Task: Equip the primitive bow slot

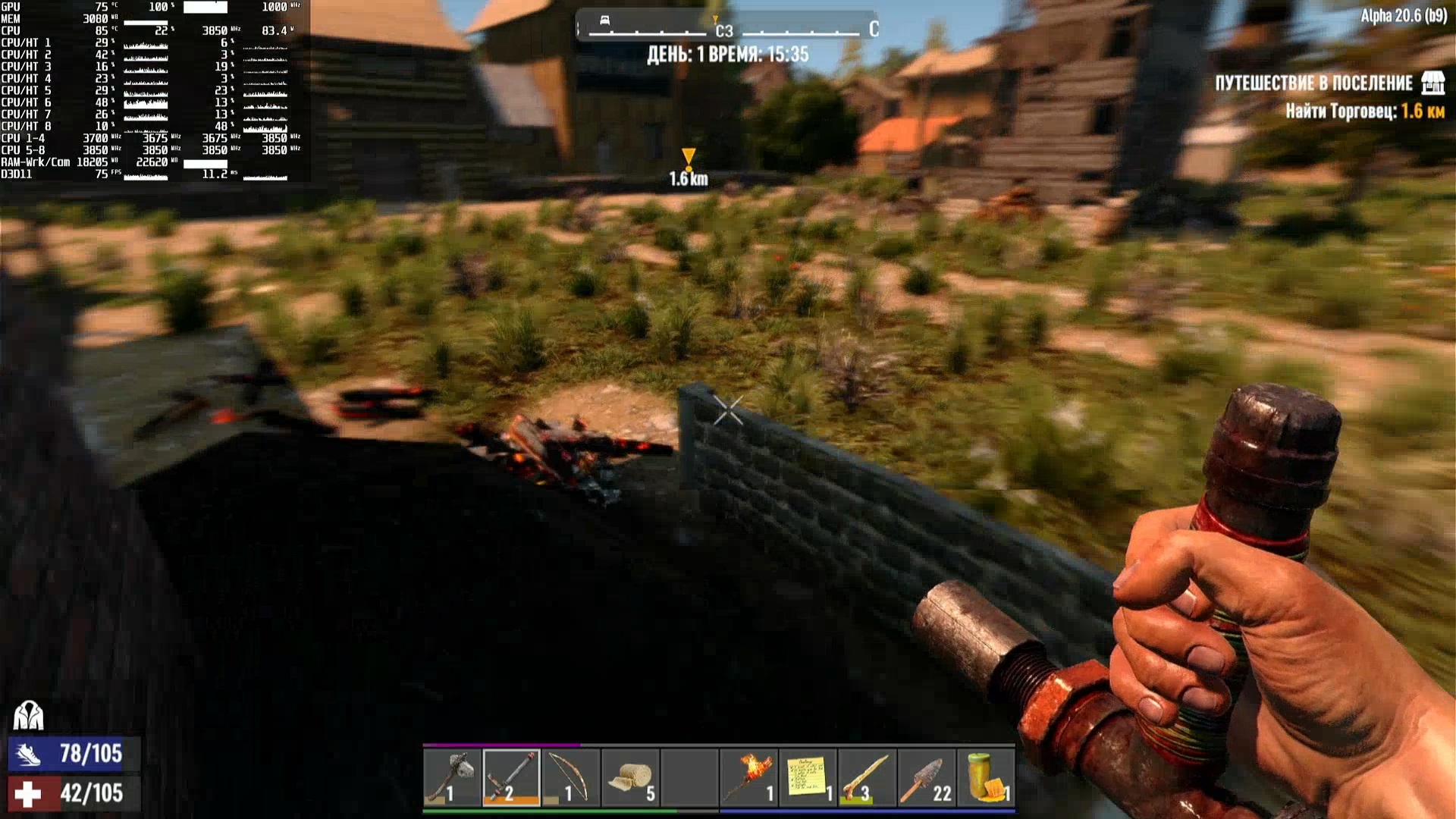Action: (570, 777)
